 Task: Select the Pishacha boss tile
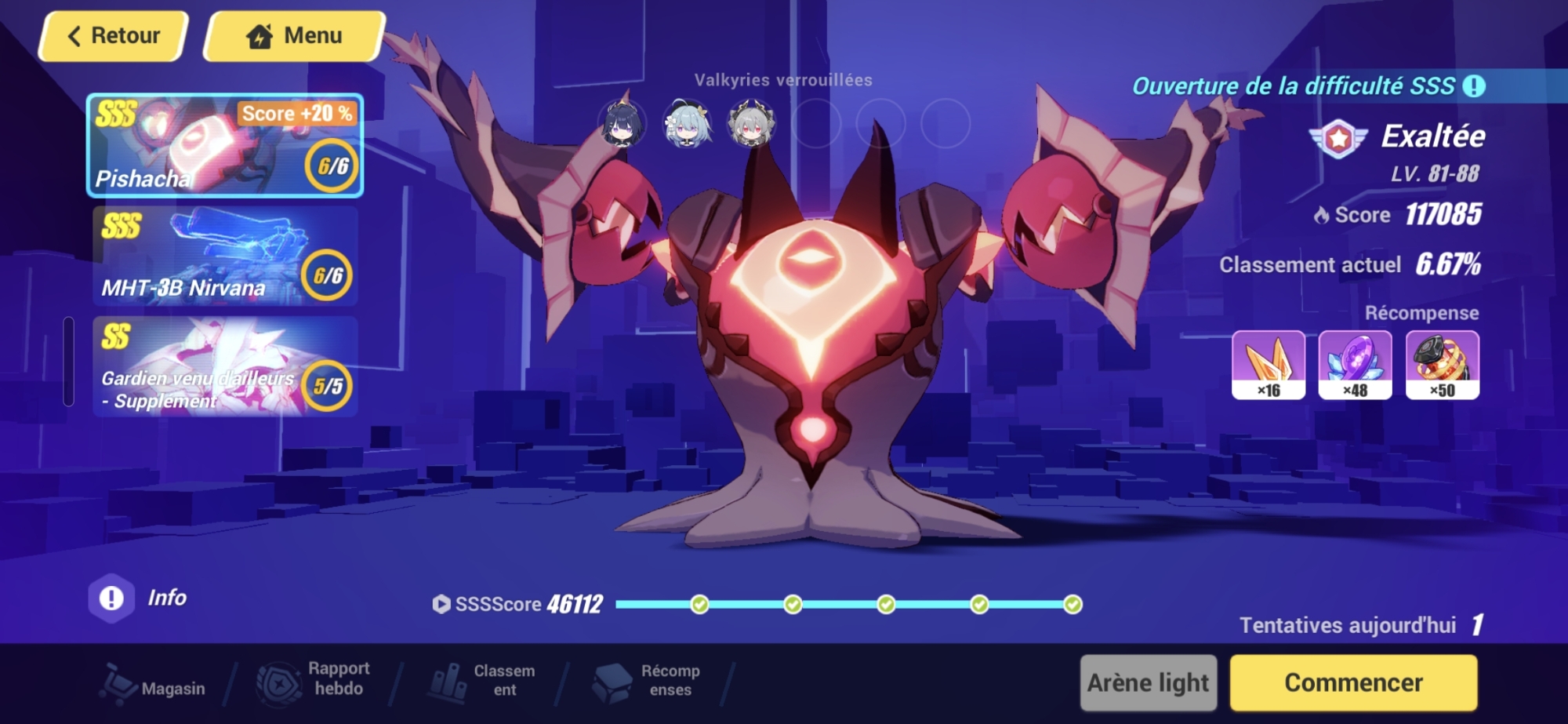point(224,146)
